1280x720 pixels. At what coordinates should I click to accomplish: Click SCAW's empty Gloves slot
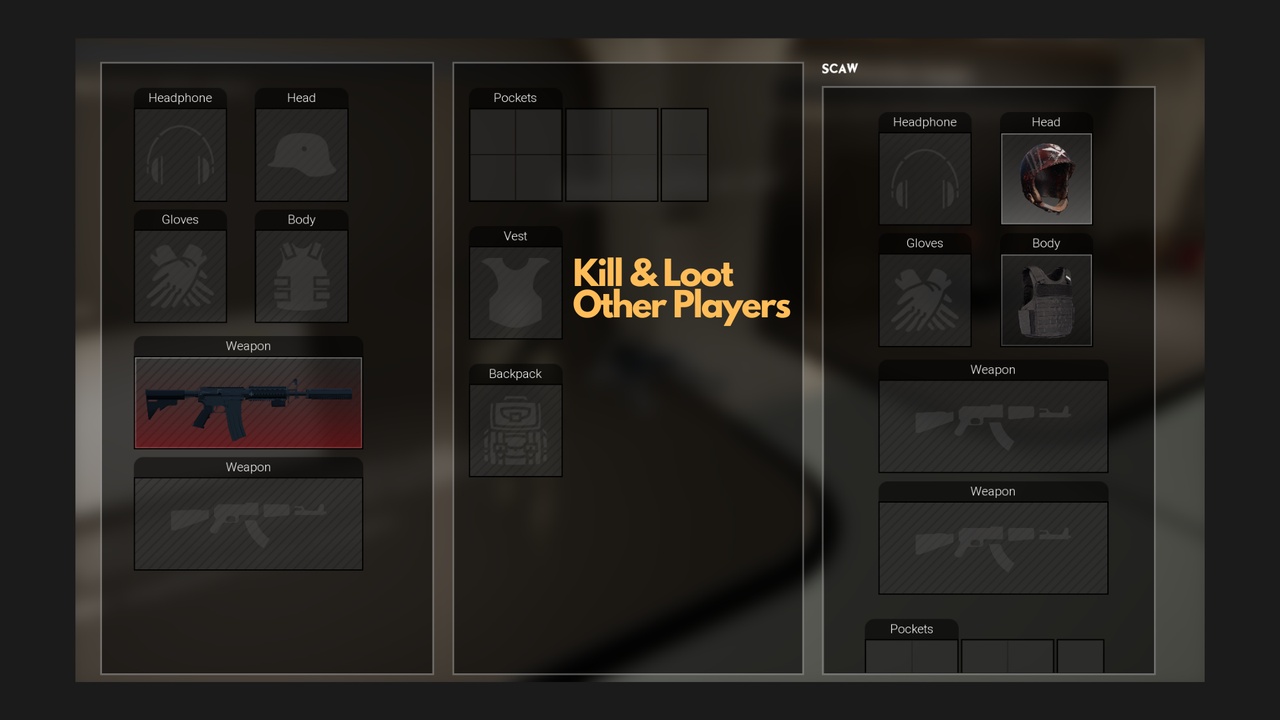924,300
